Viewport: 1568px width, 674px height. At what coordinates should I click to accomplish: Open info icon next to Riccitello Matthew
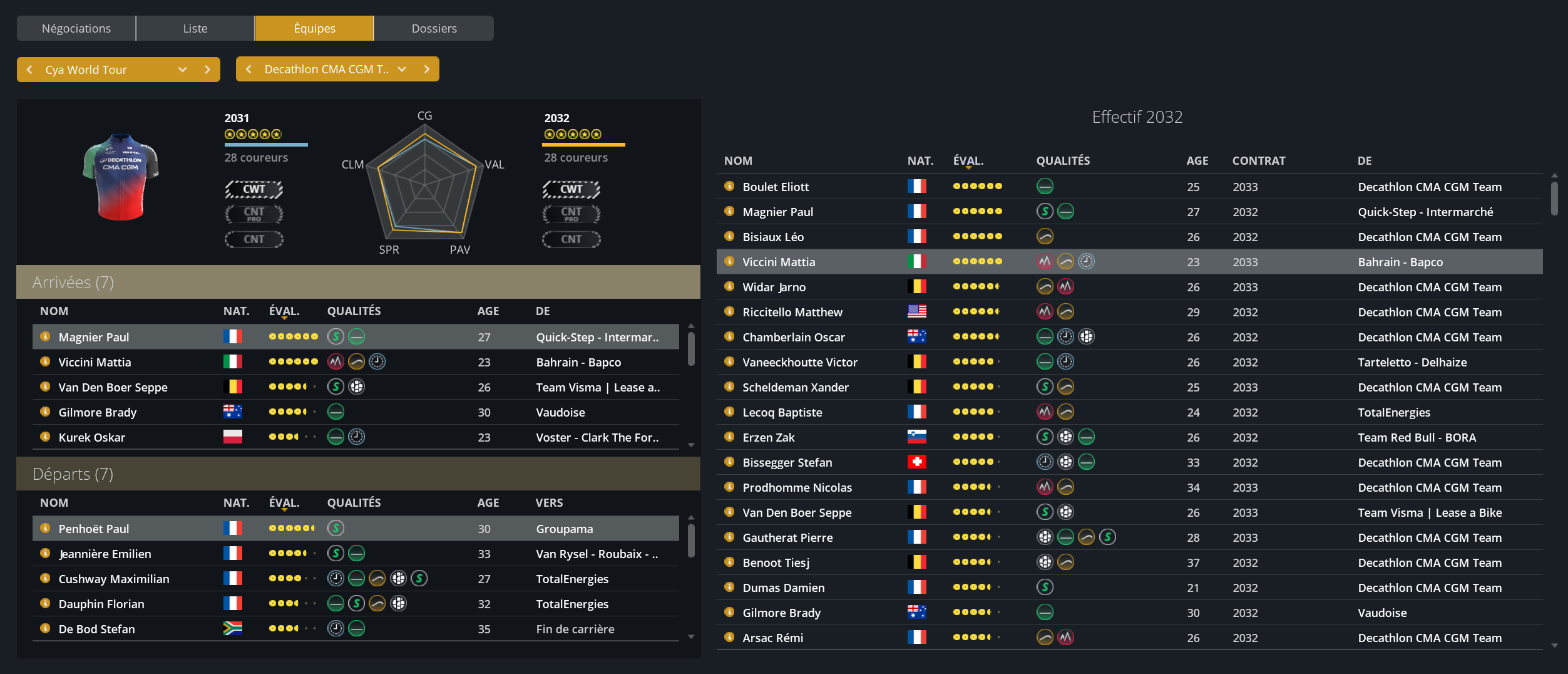point(729,311)
